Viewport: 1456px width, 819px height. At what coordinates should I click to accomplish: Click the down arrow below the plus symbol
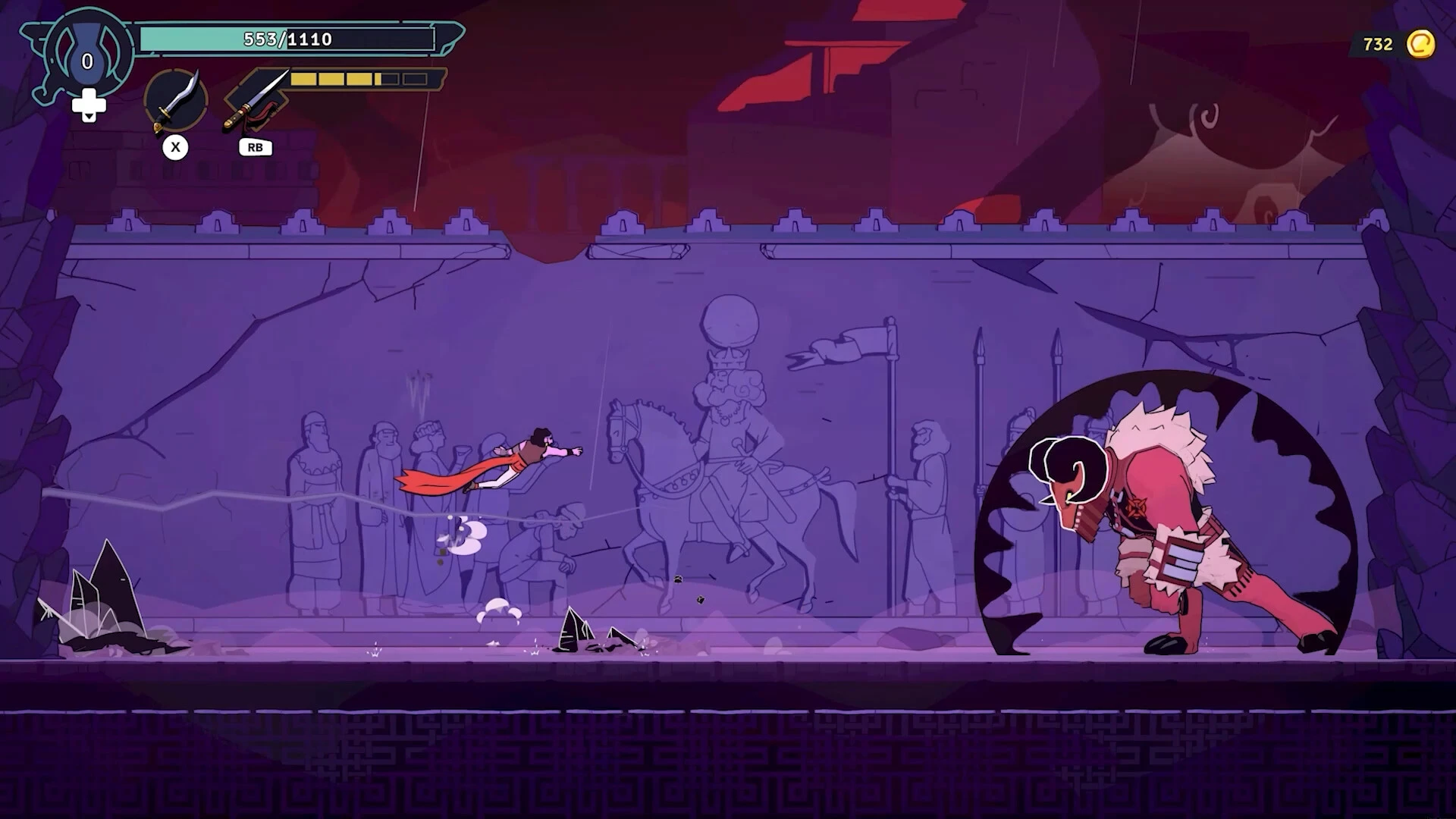[x=91, y=115]
